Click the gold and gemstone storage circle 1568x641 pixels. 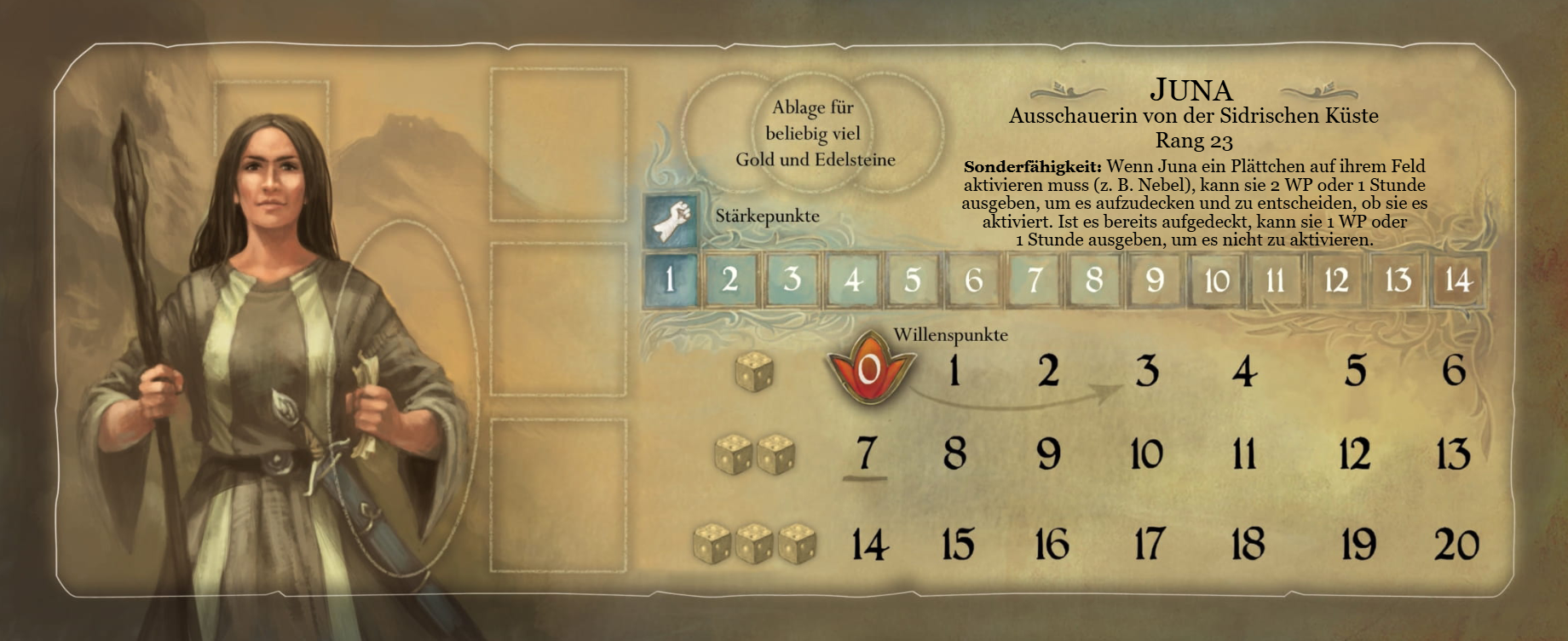tap(815, 133)
